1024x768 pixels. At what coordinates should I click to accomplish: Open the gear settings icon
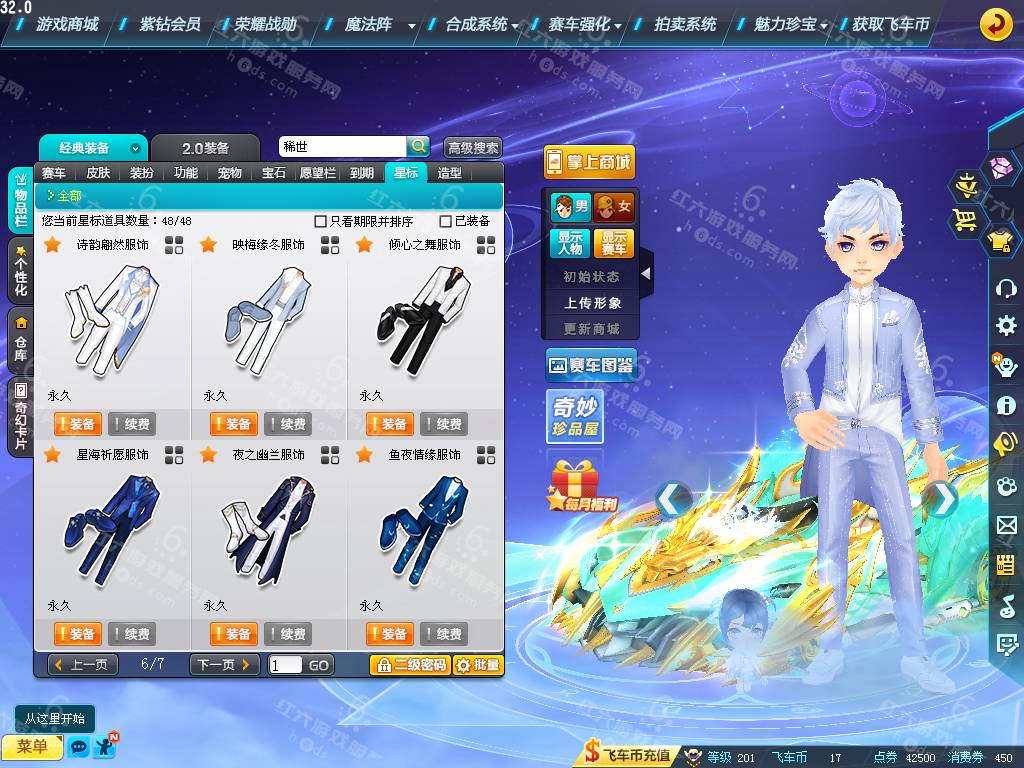[x=1006, y=325]
